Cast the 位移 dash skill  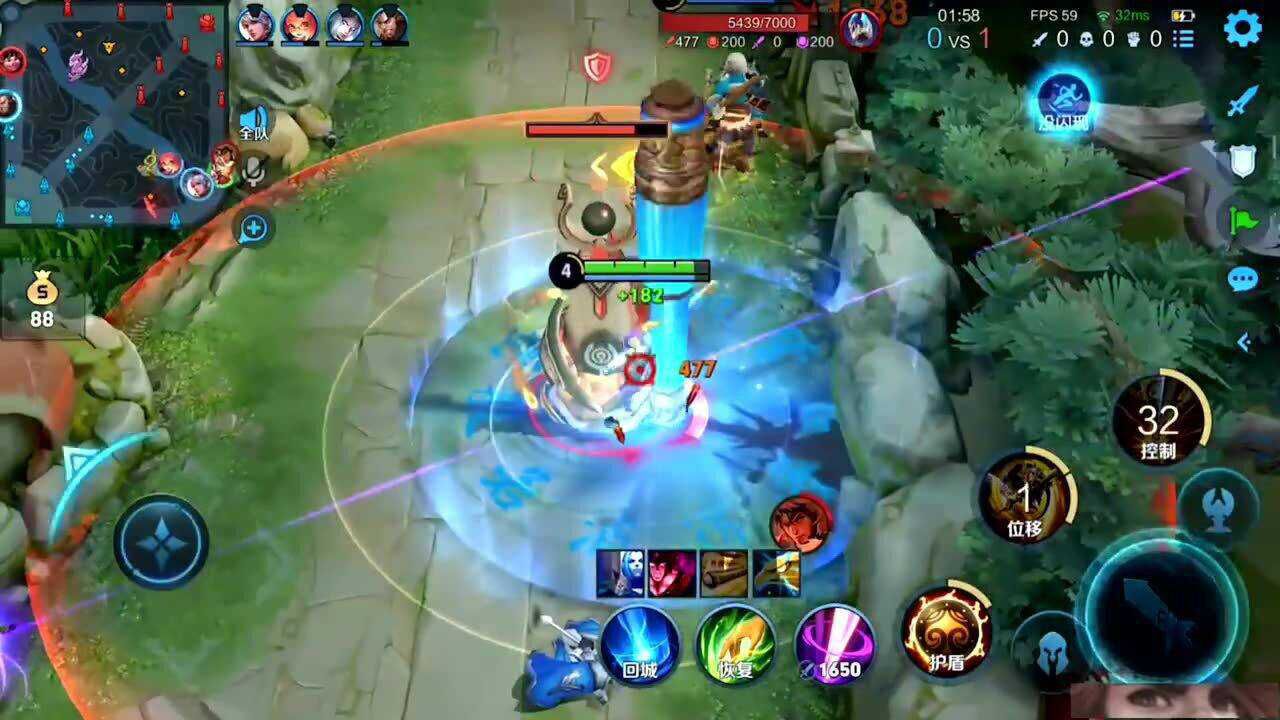tap(1026, 497)
